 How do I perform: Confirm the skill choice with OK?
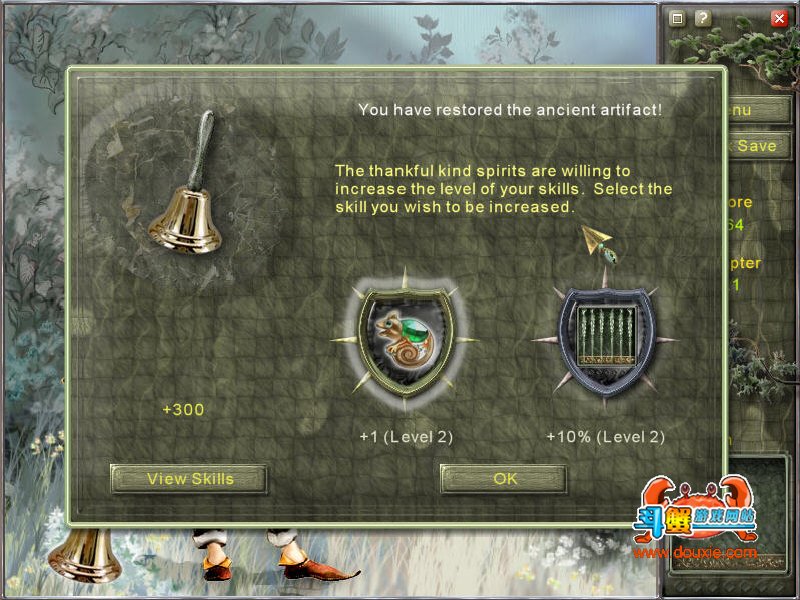504,479
